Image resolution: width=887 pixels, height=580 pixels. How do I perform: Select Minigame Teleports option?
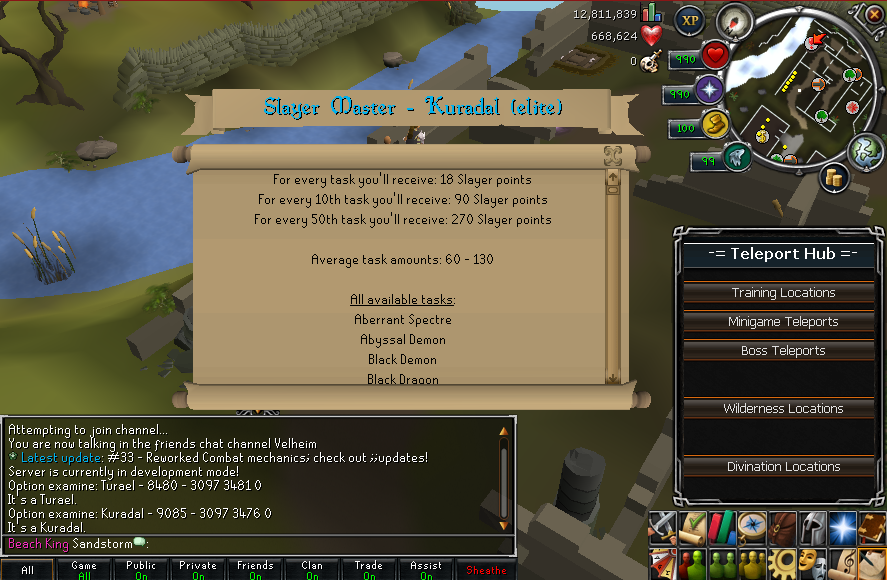pos(783,322)
